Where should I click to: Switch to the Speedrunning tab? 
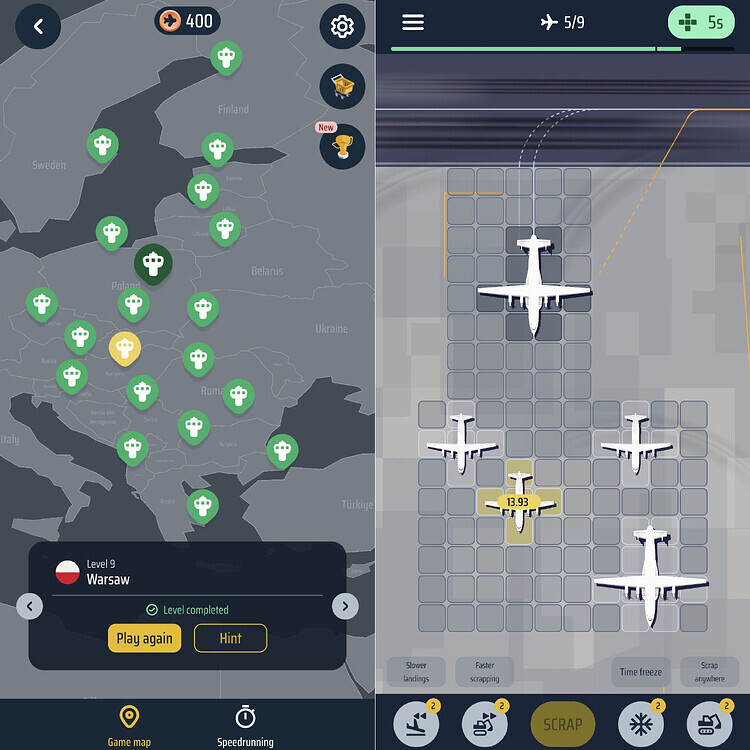tap(245, 725)
